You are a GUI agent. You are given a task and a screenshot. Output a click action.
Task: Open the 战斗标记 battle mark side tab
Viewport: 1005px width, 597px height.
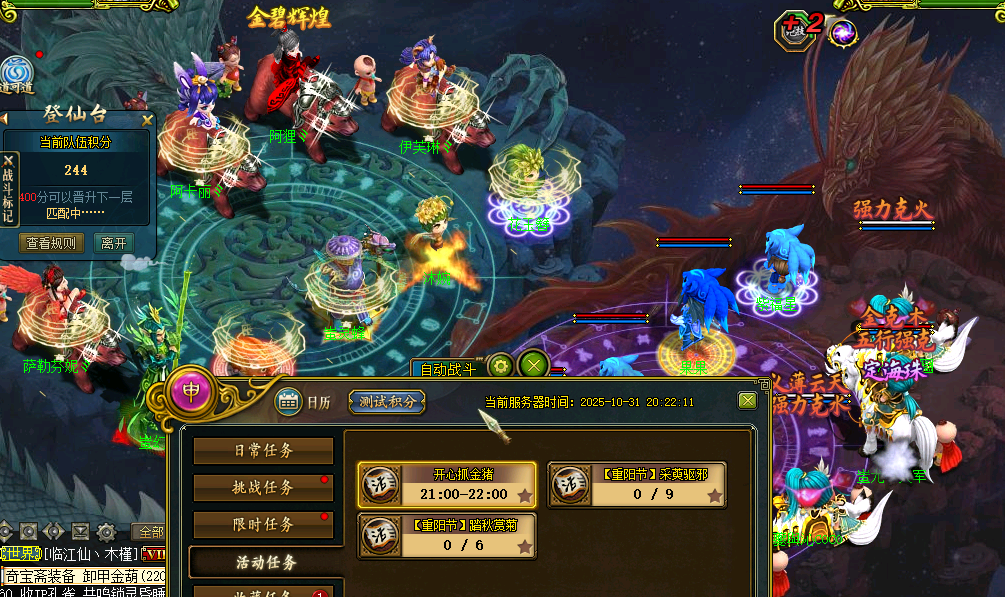tap(9, 189)
